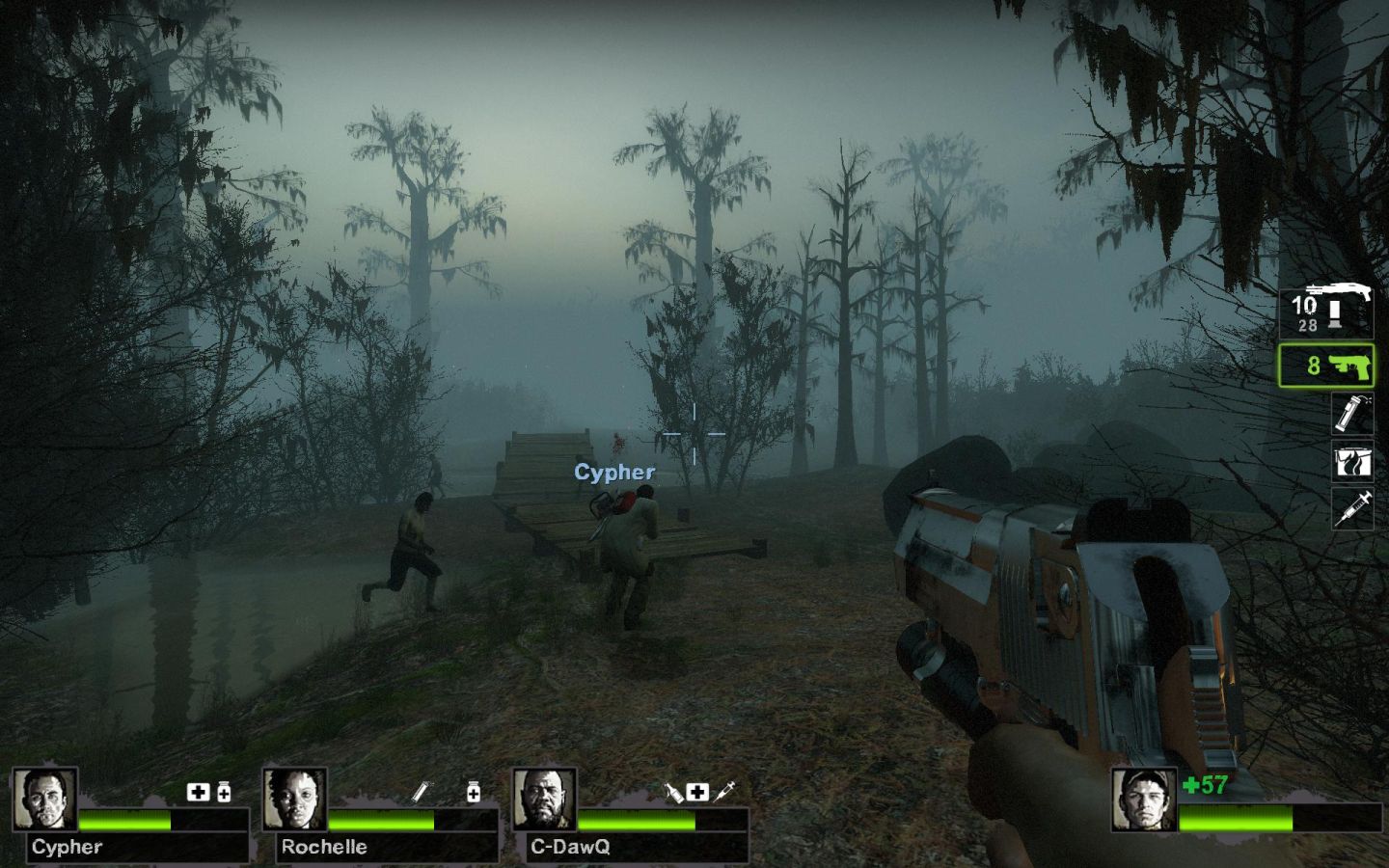Click Rochelle's teammate portrait
This screenshot has height=868, width=1389.
coord(295,800)
